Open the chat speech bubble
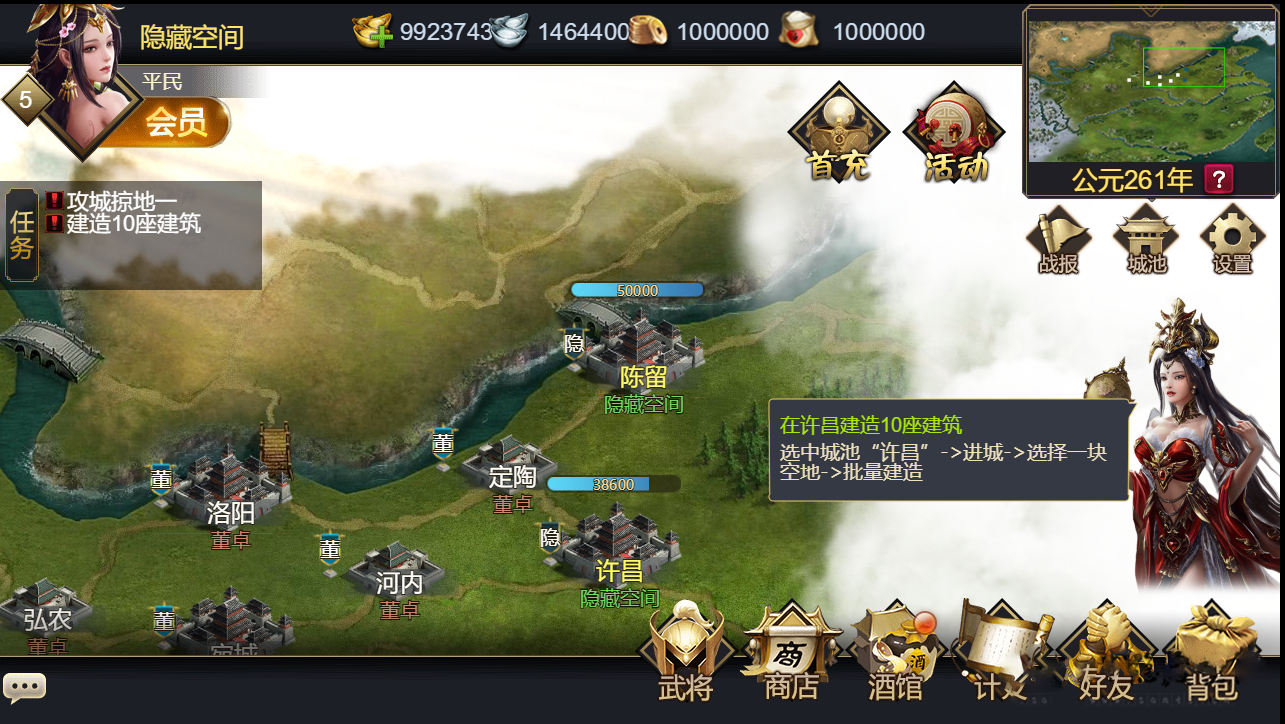This screenshot has width=1285, height=724. point(24,687)
